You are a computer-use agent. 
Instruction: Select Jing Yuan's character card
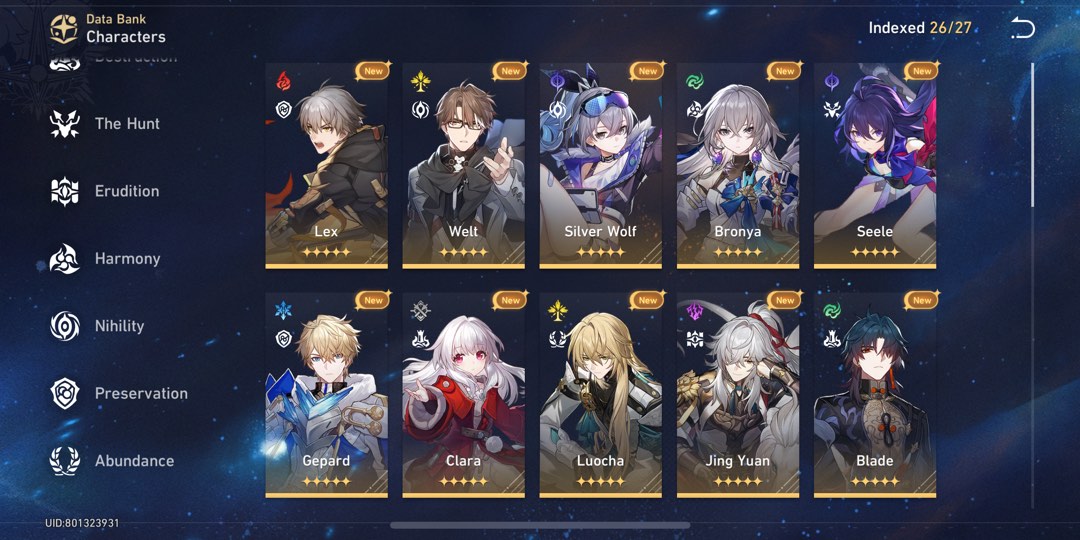coord(737,394)
